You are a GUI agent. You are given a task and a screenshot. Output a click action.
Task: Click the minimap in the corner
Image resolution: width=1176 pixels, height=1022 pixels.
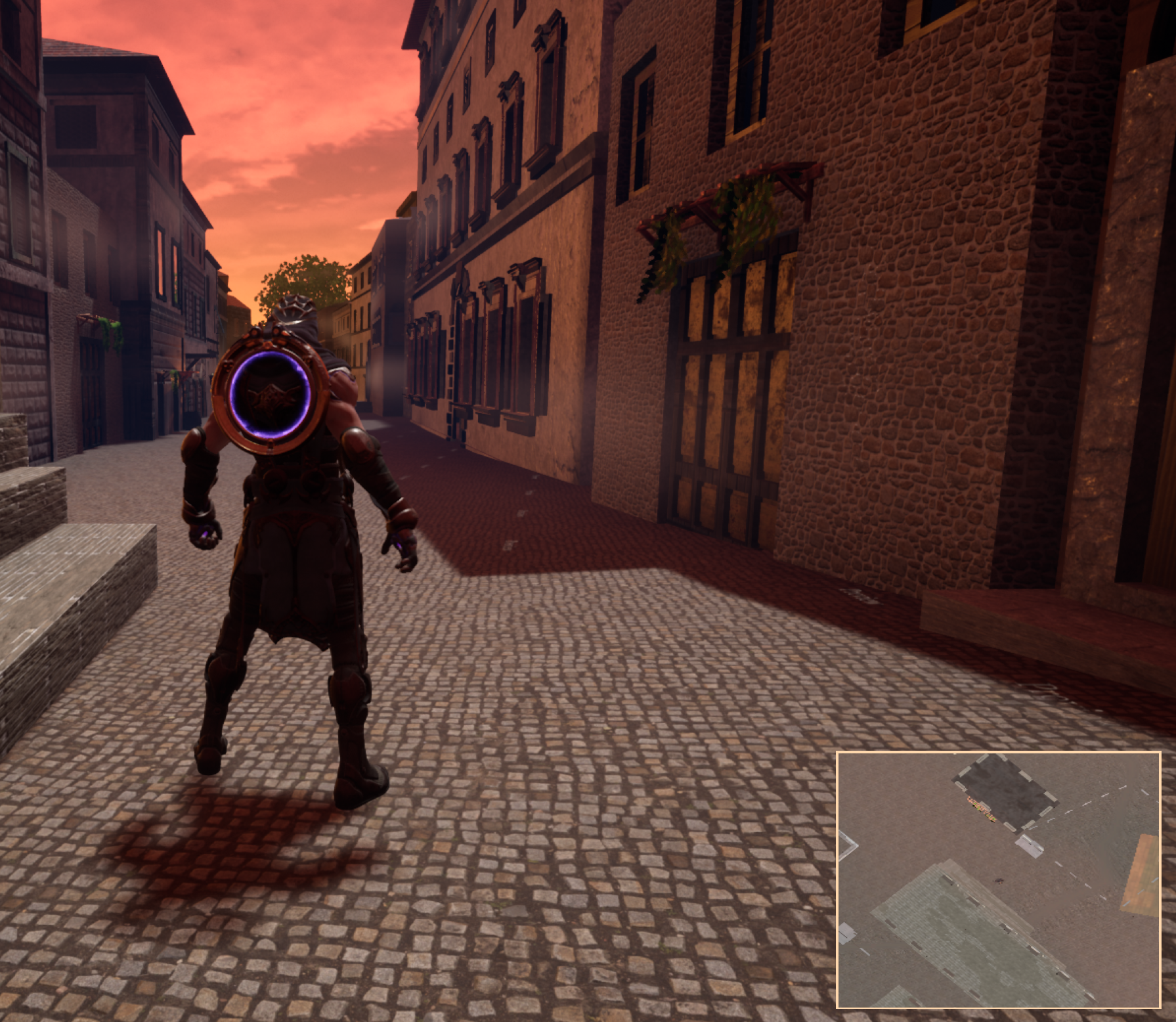[998, 879]
